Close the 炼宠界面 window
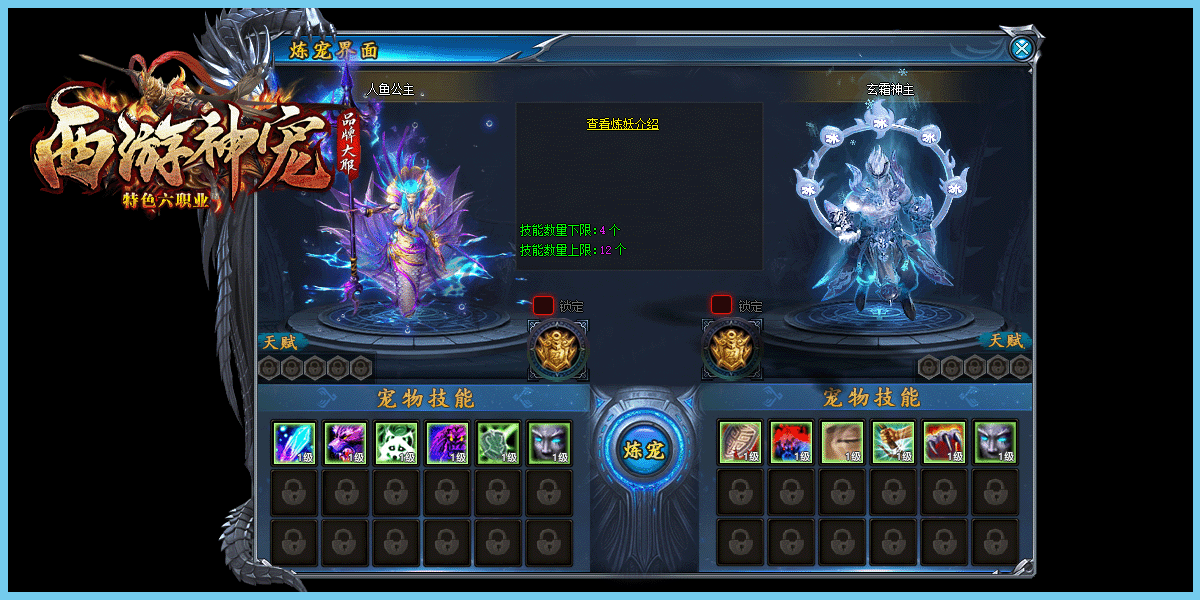This screenshot has height=600, width=1200. tap(1021, 48)
